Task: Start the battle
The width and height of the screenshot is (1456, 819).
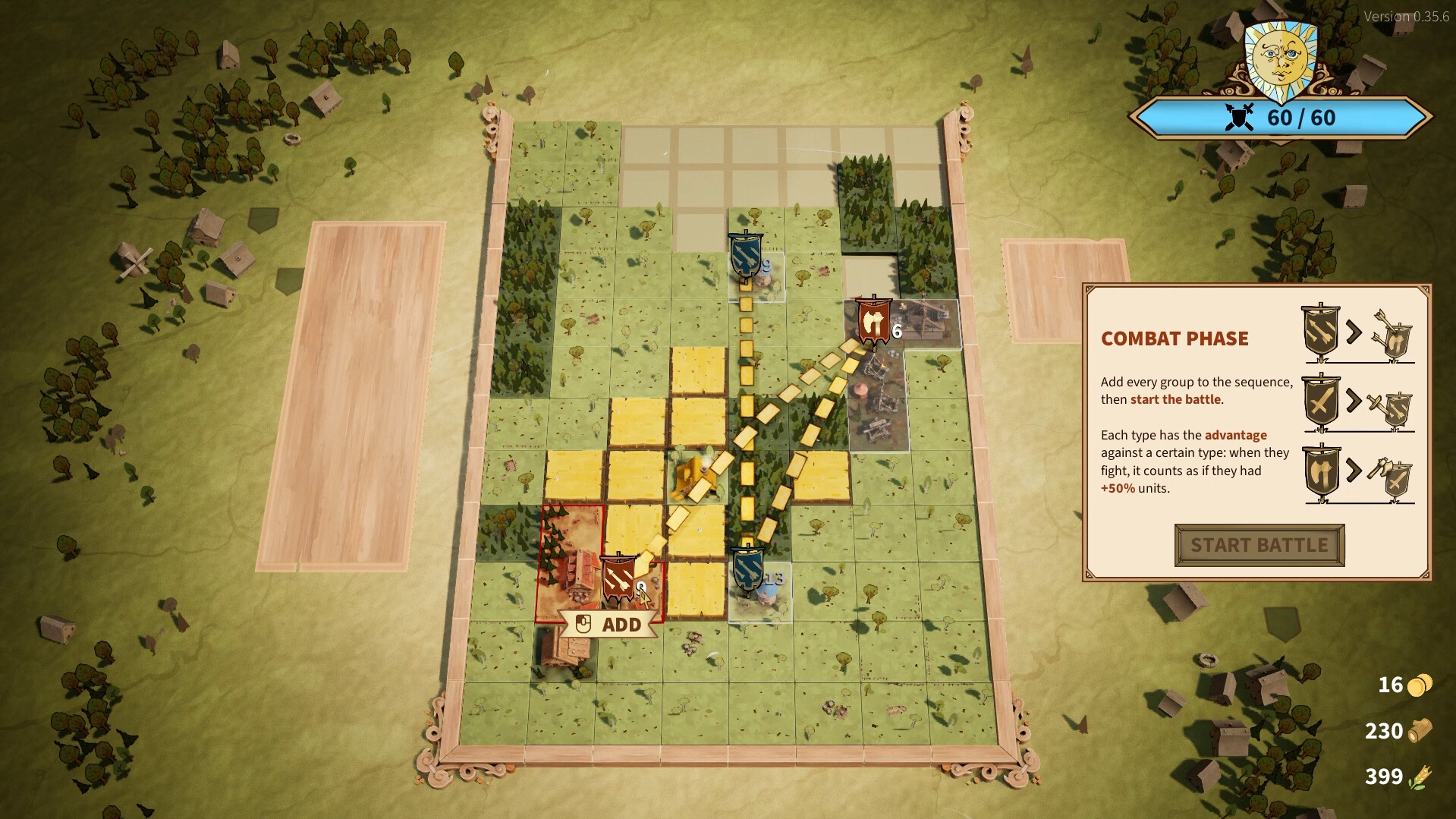Action: [x=1259, y=545]
